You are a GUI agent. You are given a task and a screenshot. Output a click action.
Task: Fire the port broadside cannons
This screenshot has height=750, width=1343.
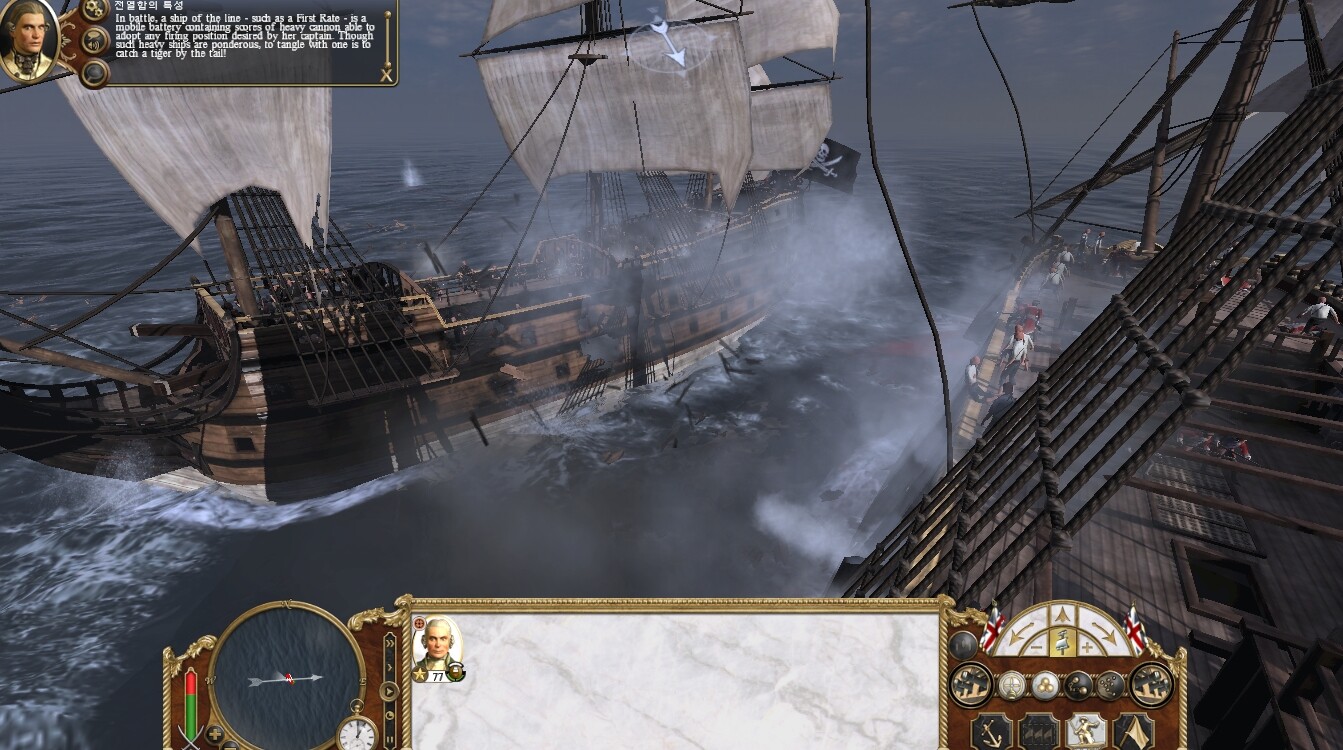click(970, 685)
